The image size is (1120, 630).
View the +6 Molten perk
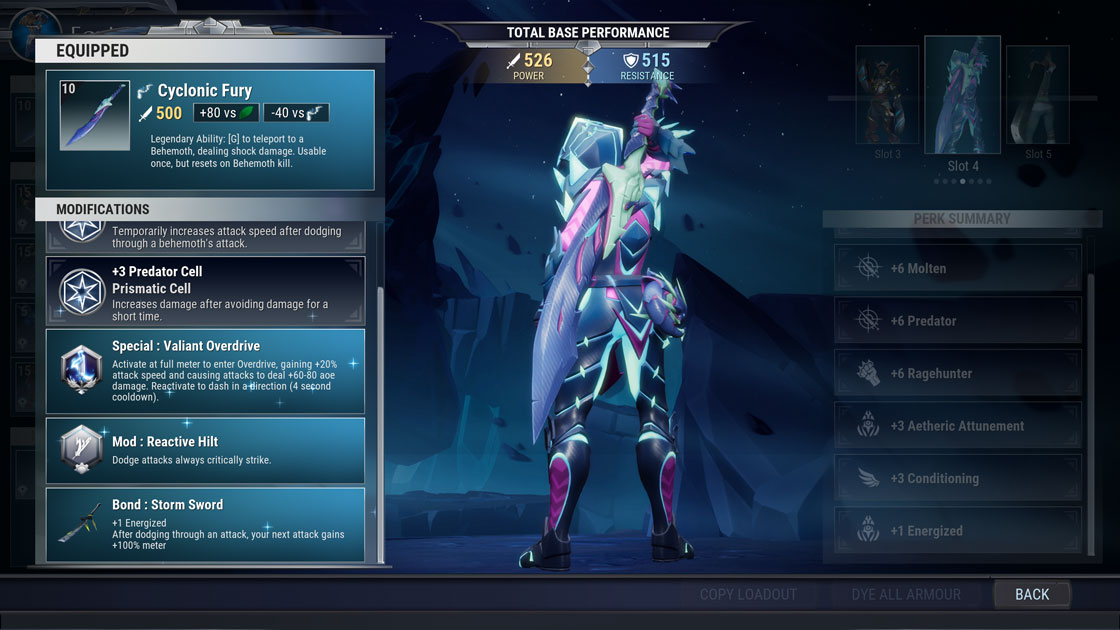(957, 268)
